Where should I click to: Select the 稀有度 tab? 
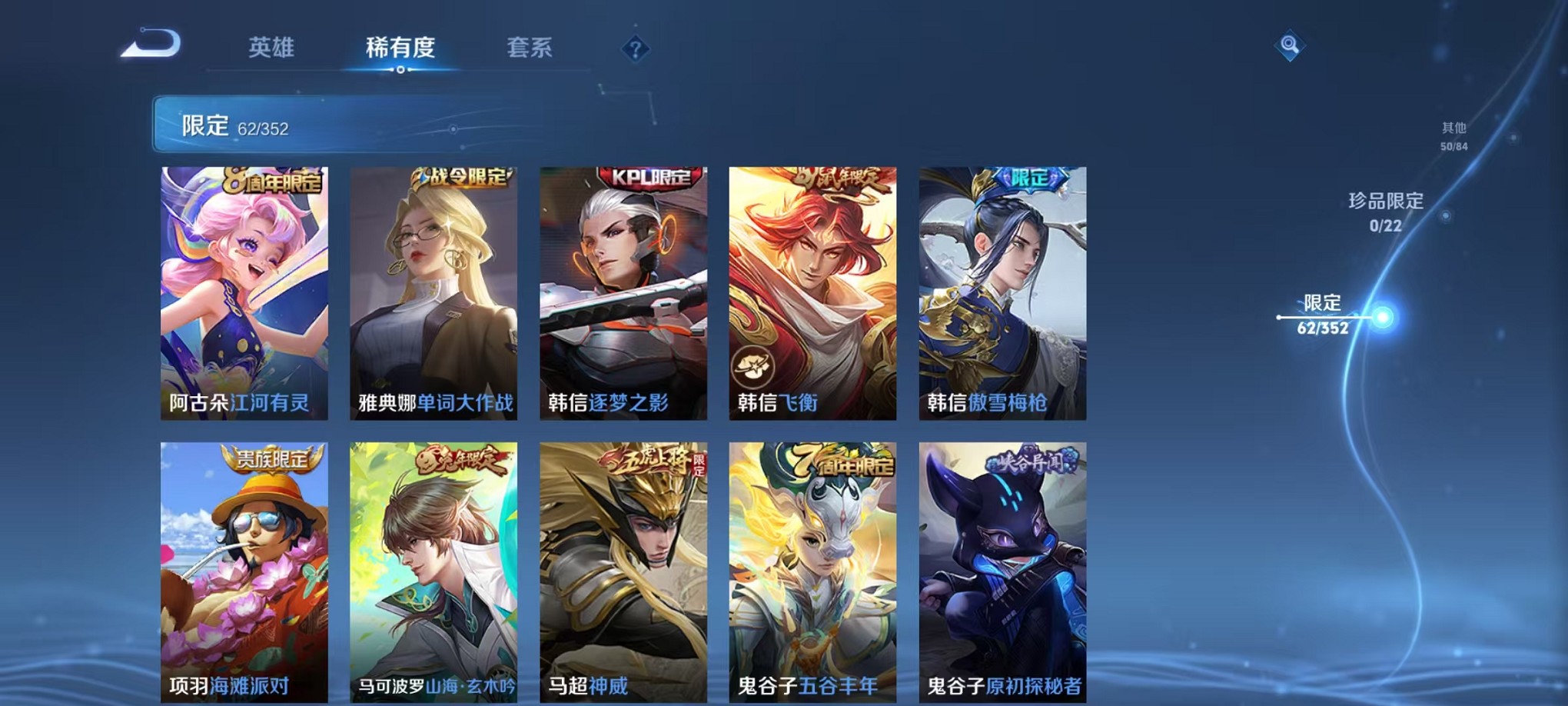click(401, 48)
